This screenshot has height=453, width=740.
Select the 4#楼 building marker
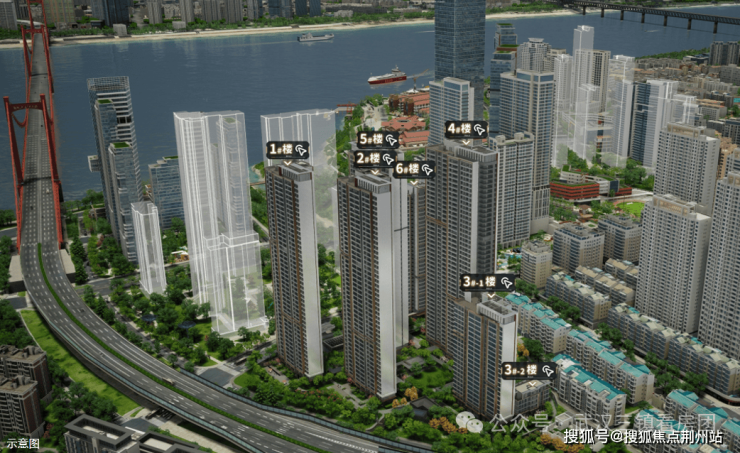[466, 129]
